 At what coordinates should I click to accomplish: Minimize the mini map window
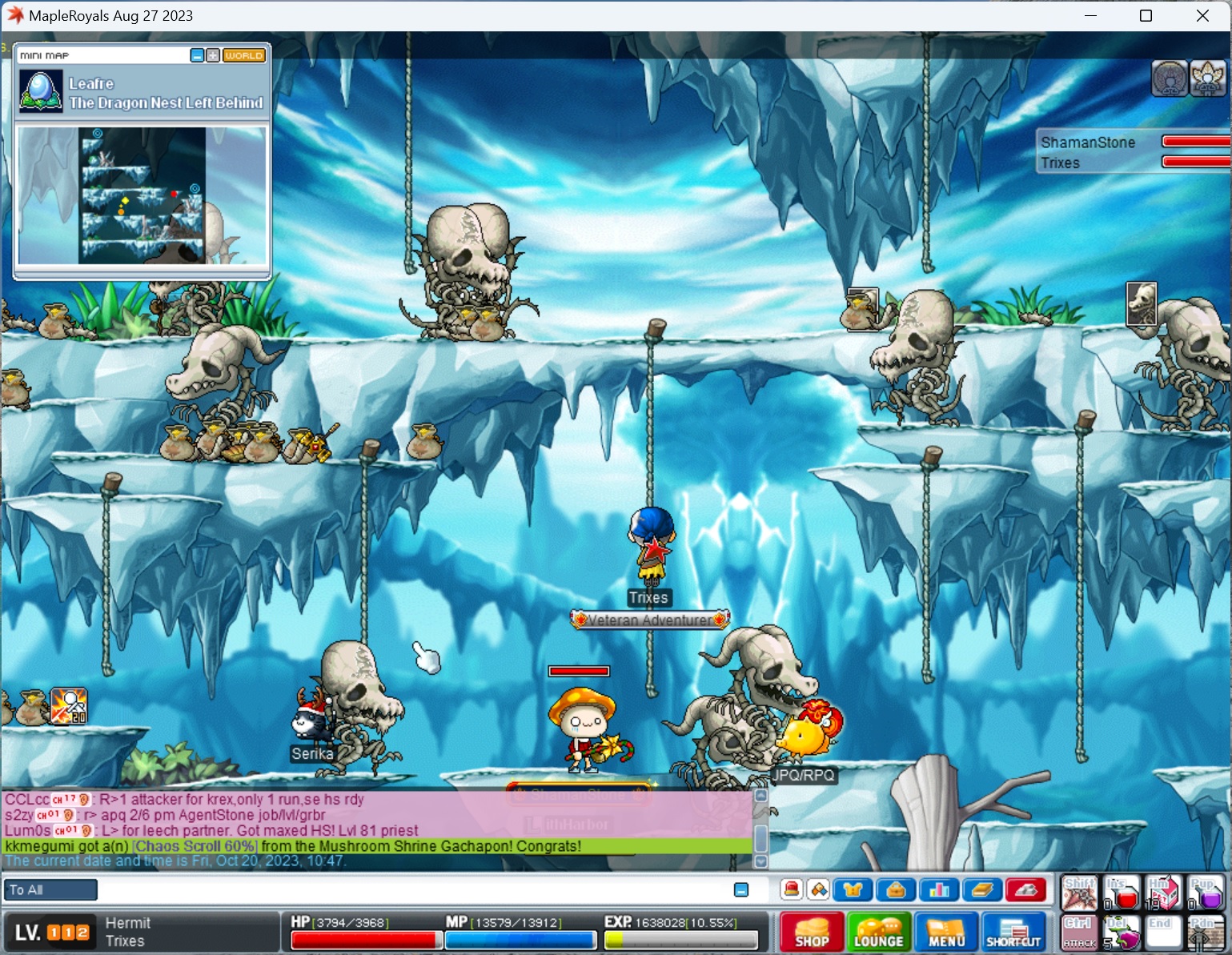tap(197, 55)
